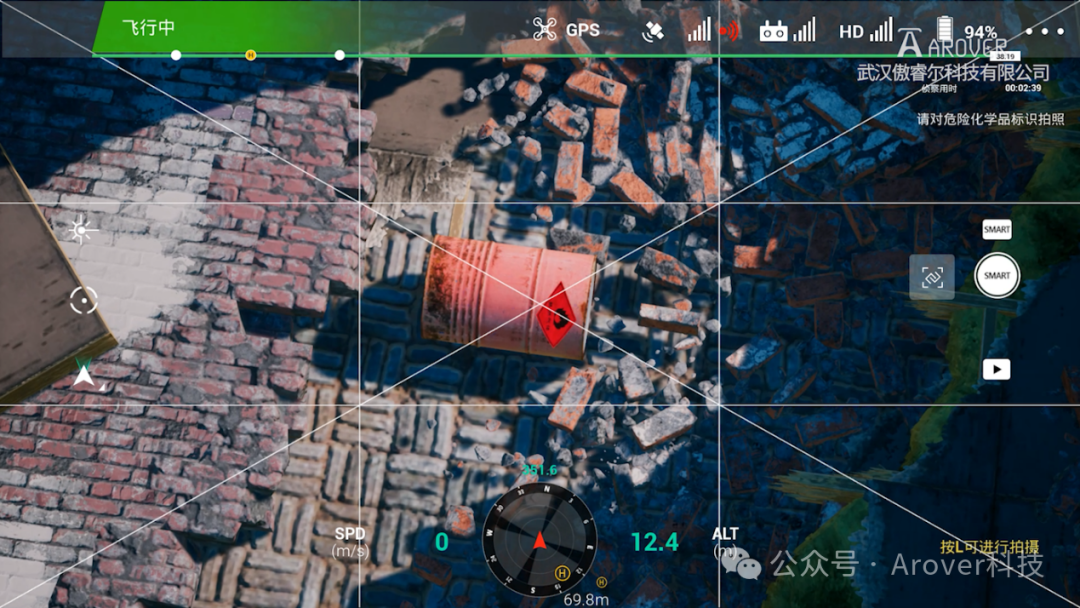View the 94% battery details

pos(966,31)
